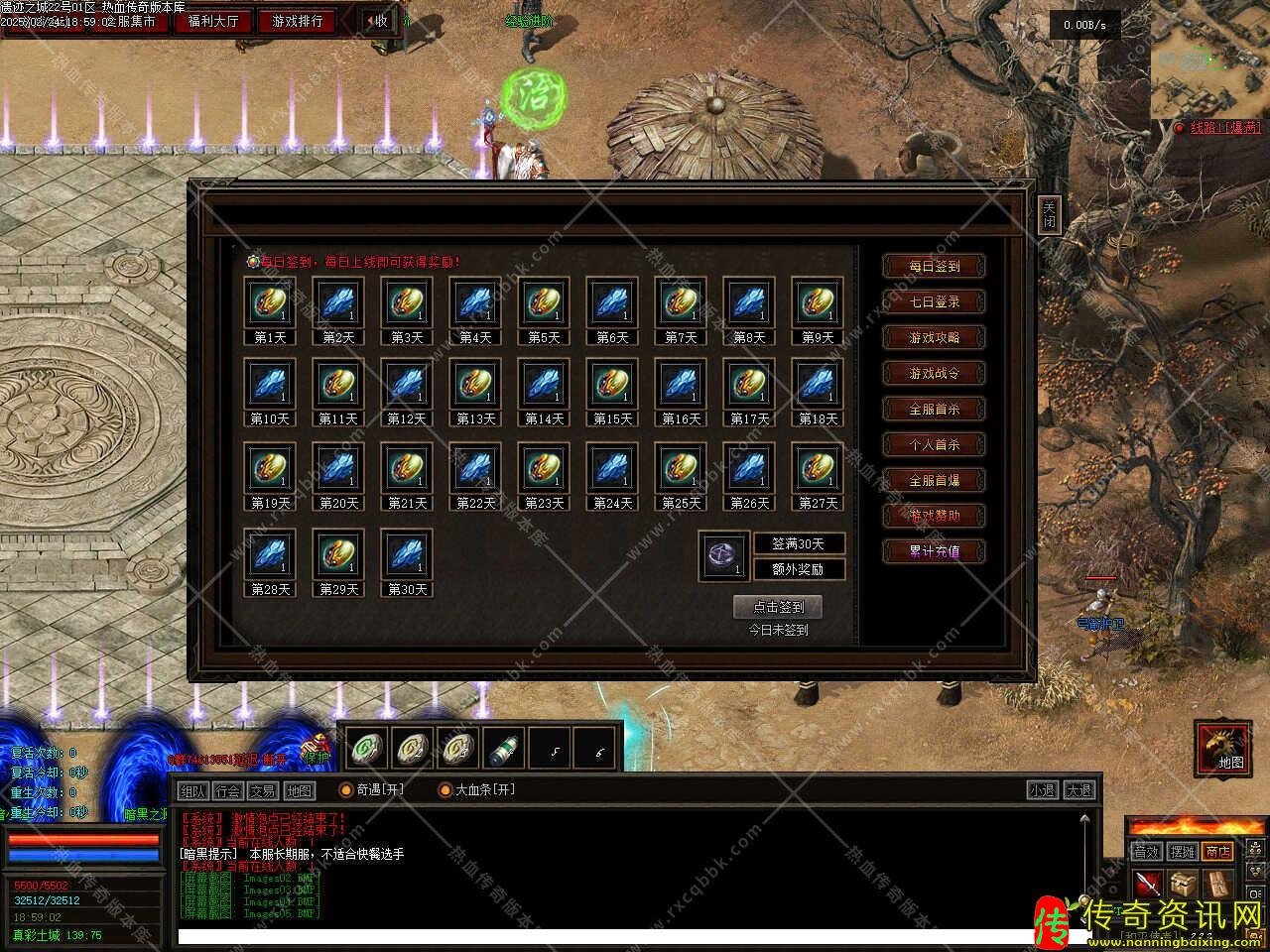
Task: Choose the 第30天 crystal reward slot
Action: click(x=407, y=555)
